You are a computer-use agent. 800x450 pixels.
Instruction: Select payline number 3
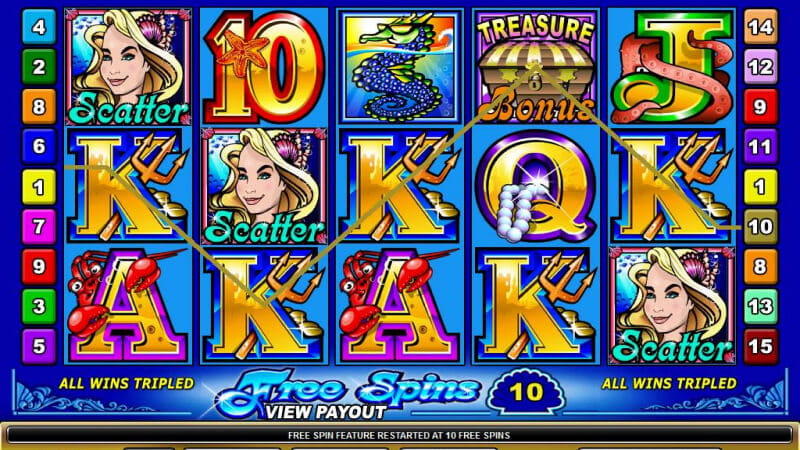(x=38, y=306)
